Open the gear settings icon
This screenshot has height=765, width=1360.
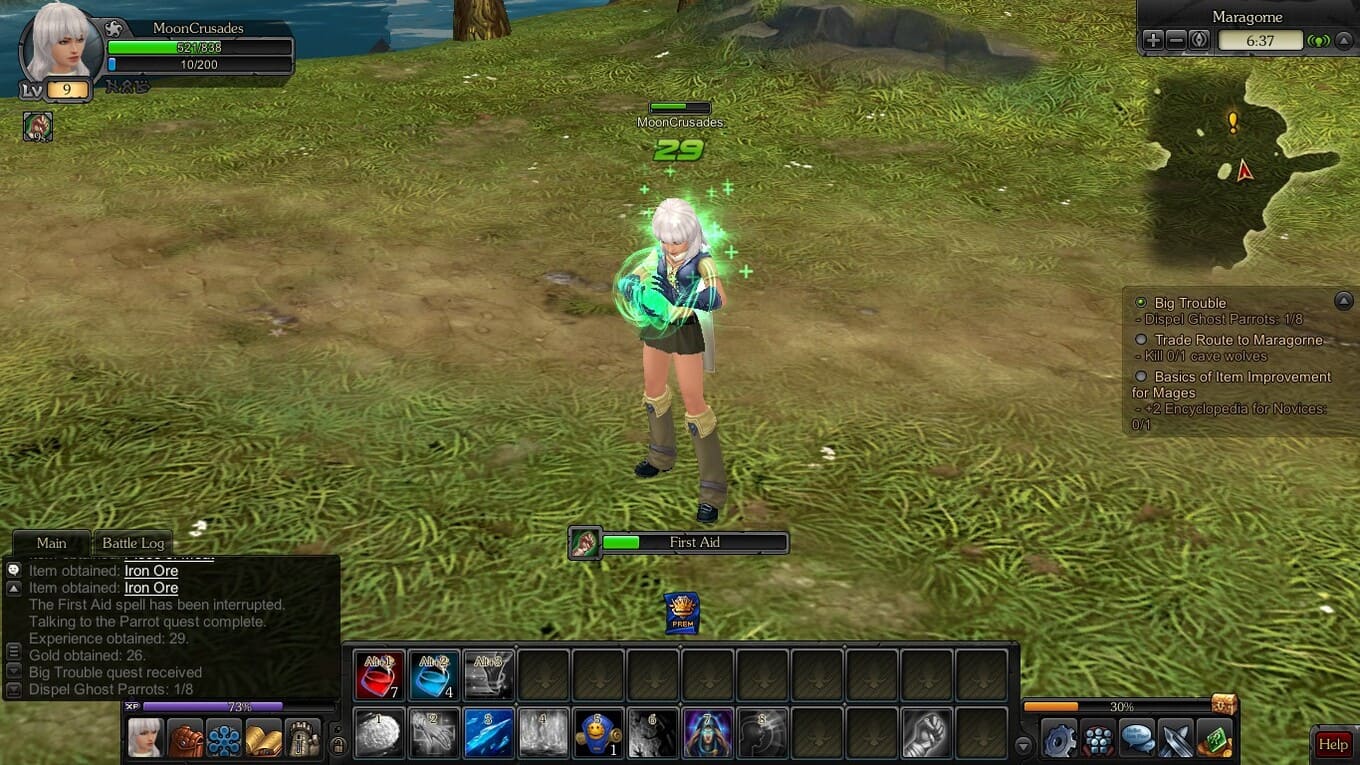pos(1059,740)
